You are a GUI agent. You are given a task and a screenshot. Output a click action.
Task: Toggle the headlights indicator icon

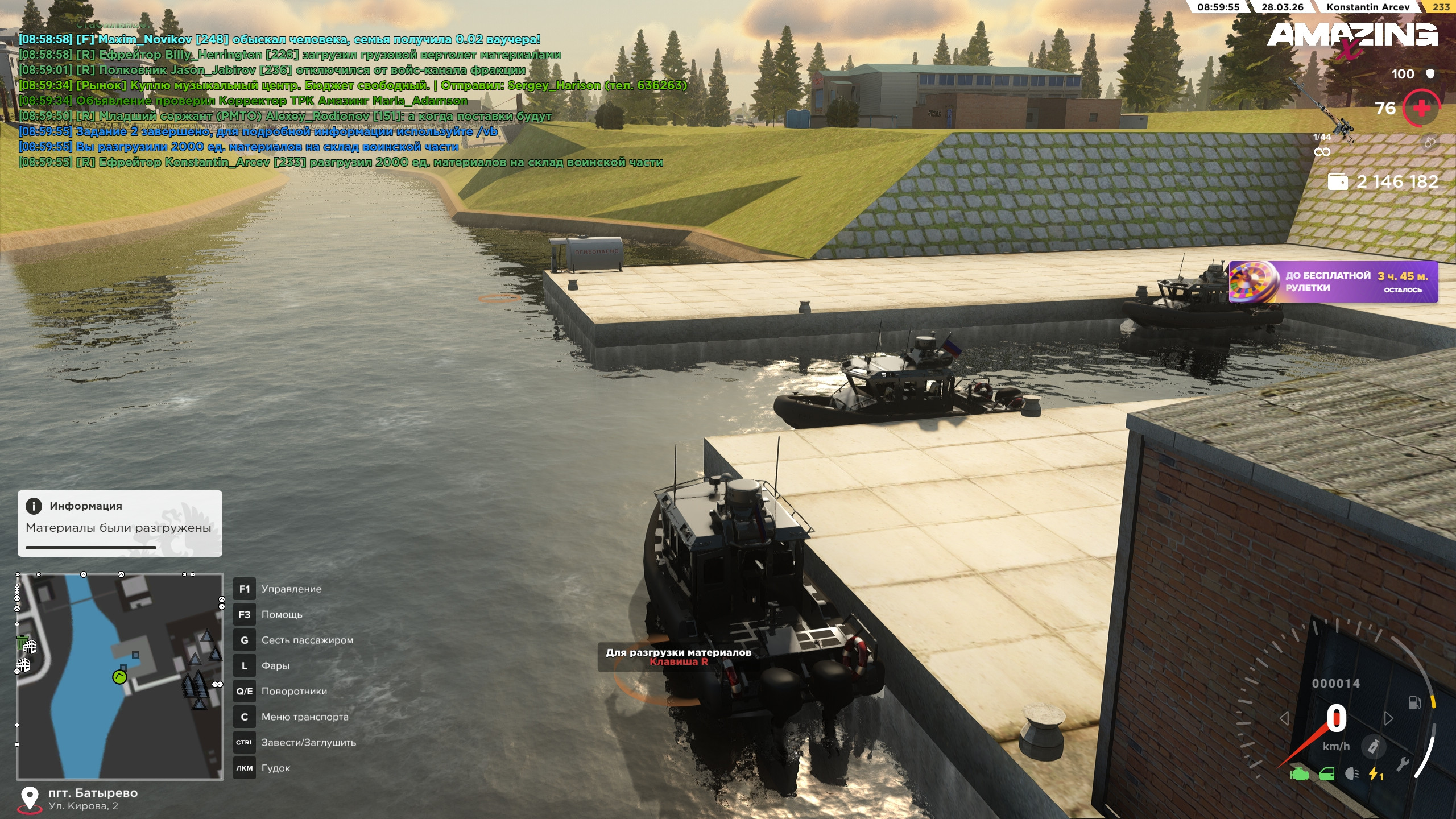click(x=1352, y=774)
